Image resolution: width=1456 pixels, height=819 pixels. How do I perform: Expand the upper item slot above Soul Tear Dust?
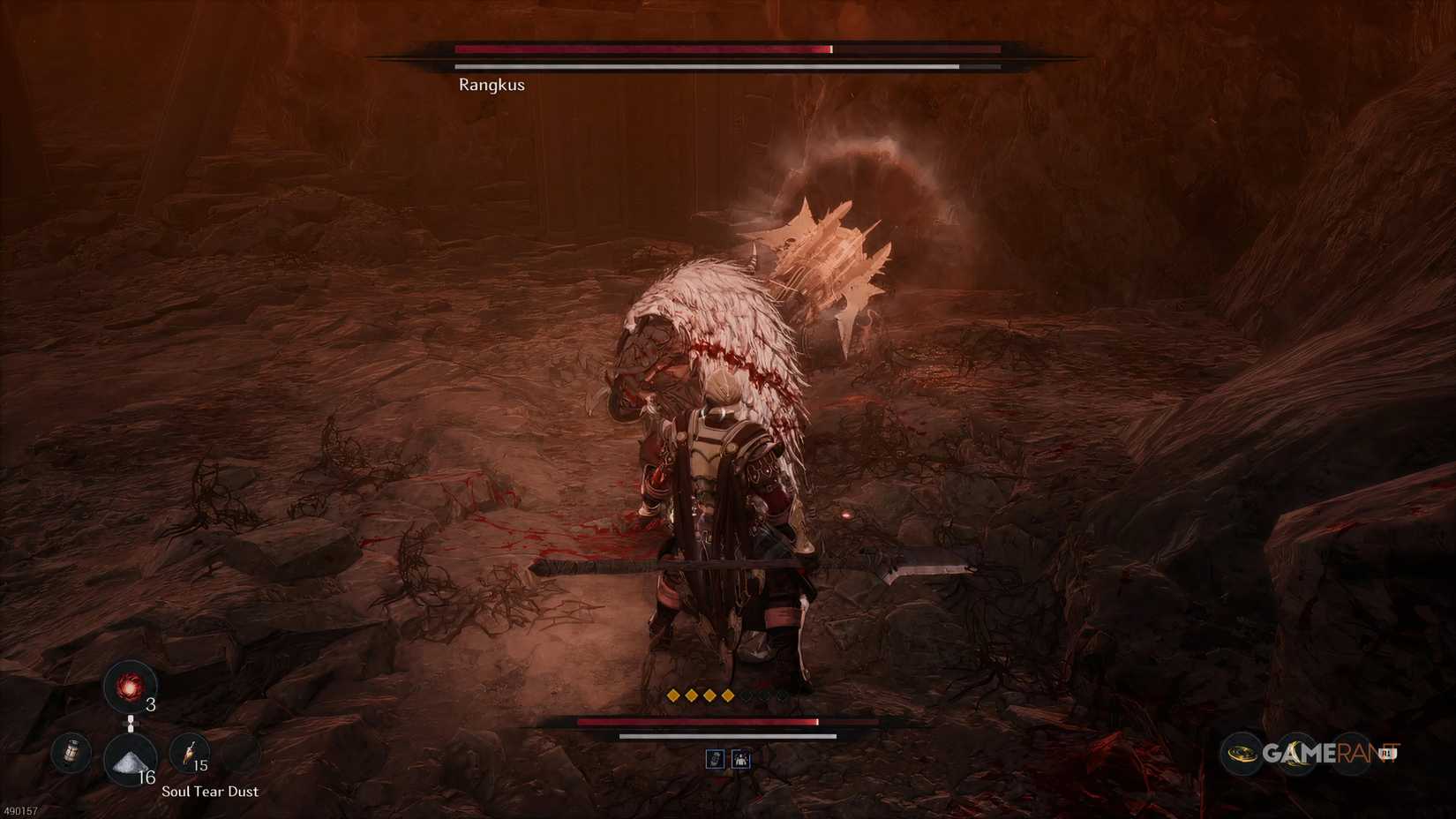click(130, 686)
